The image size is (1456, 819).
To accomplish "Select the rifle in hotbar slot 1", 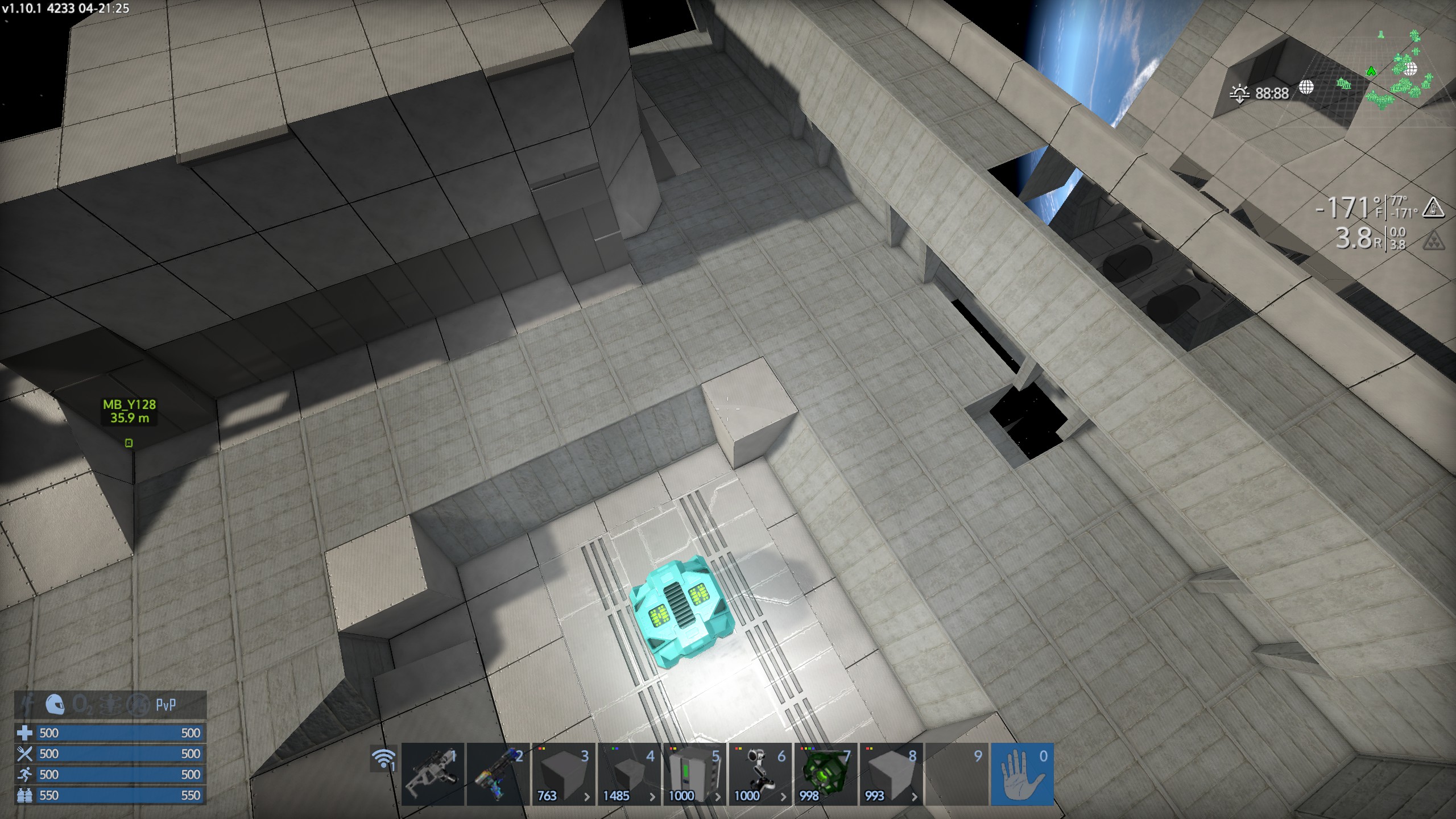I will 432,774.
